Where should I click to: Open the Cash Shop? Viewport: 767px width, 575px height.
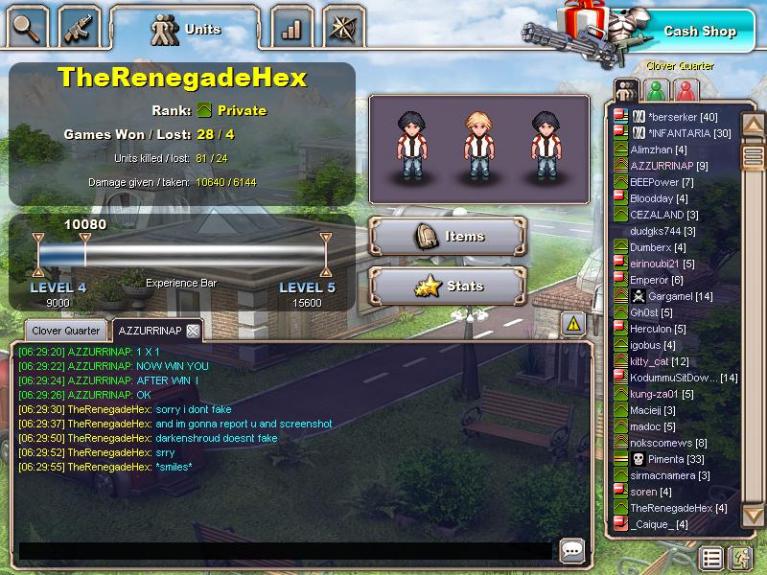click(x=699, y=31)
